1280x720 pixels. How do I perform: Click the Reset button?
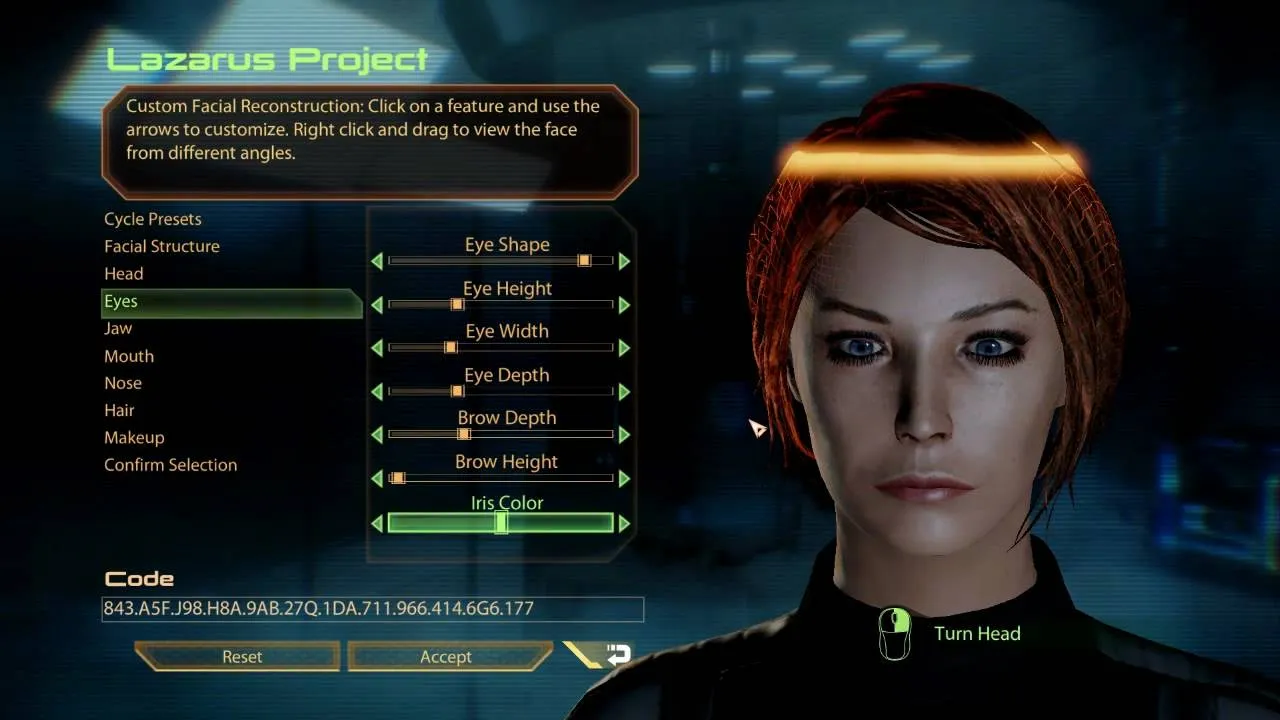pos(241,657)
